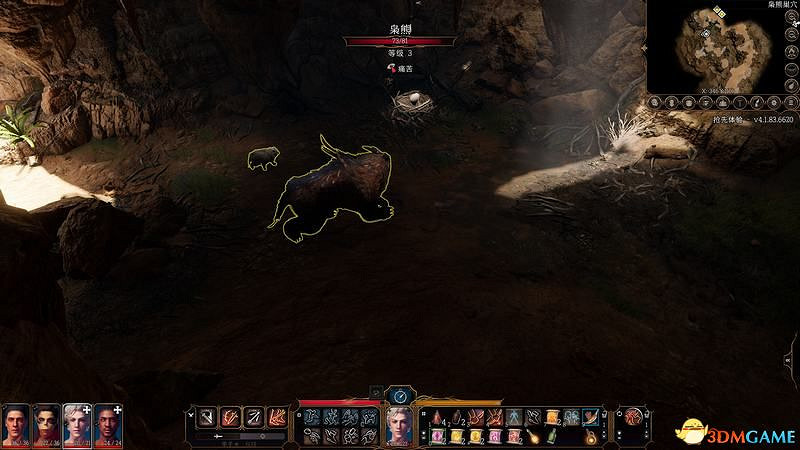Viewport: 800px width, 450px height.
Task: Use the blue humanoid figure spell
Action: pos(514,417)
